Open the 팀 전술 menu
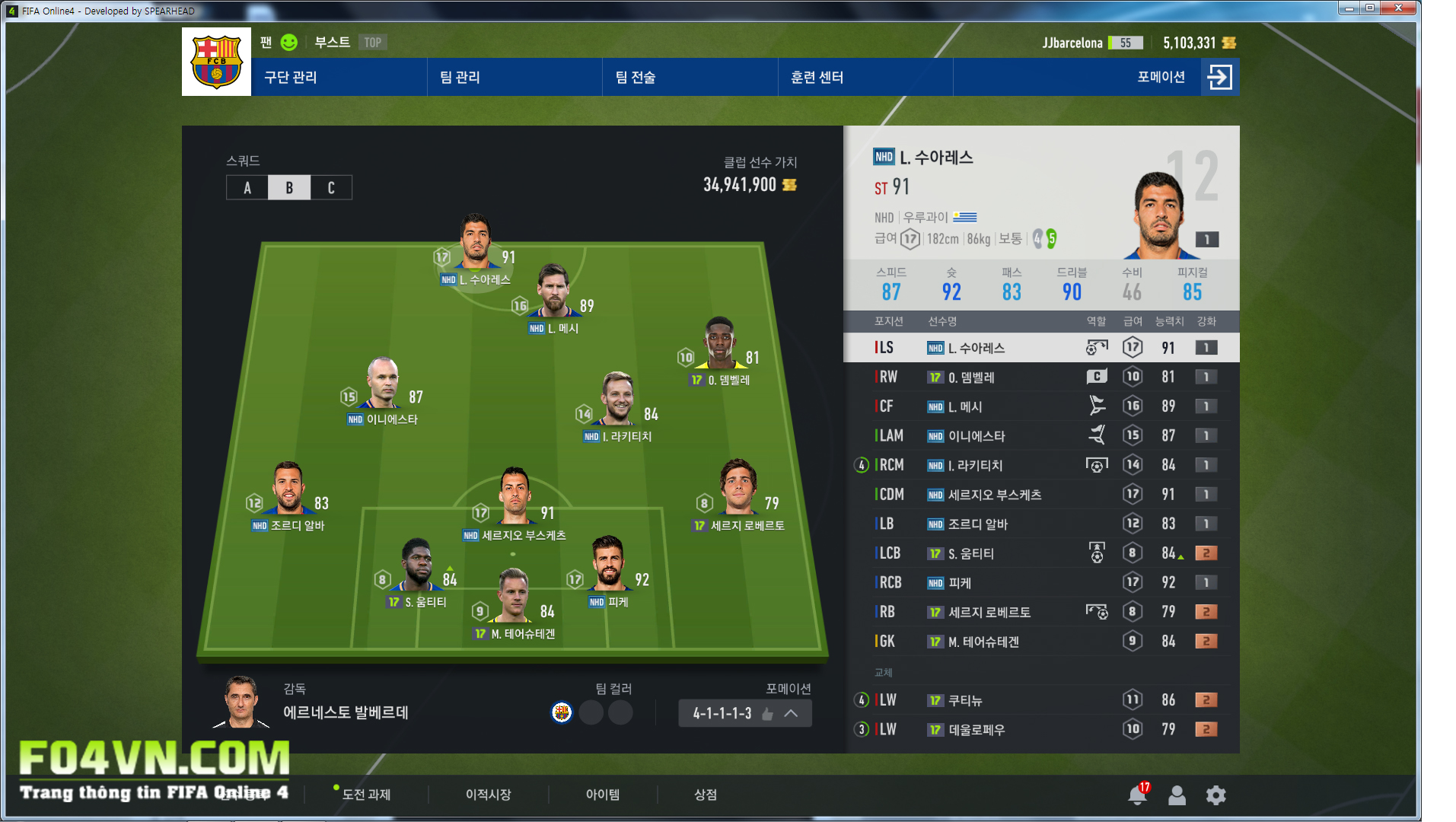 click(636, 77)
